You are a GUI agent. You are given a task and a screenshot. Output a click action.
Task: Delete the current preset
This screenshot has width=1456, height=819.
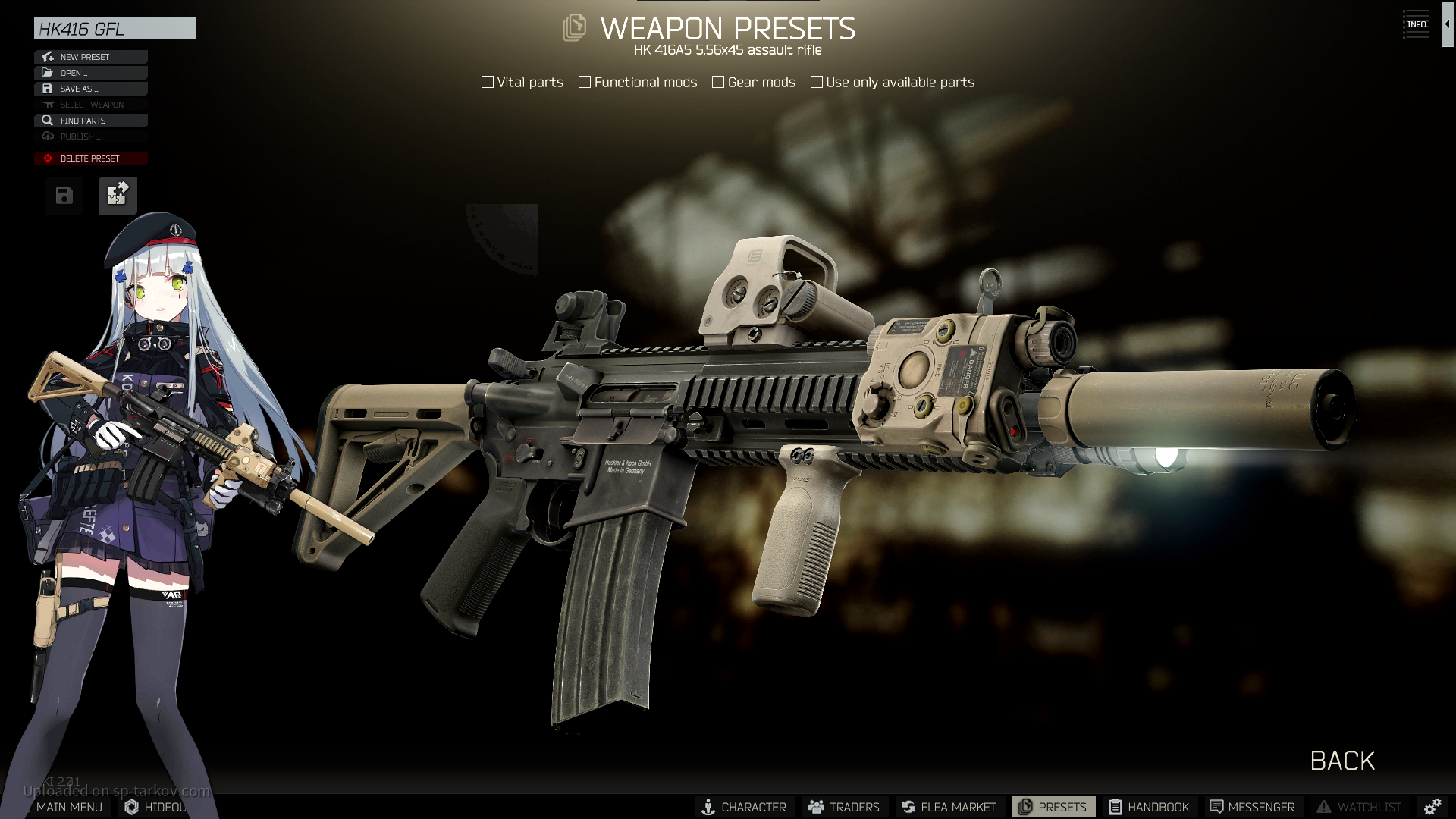[90, 158]
